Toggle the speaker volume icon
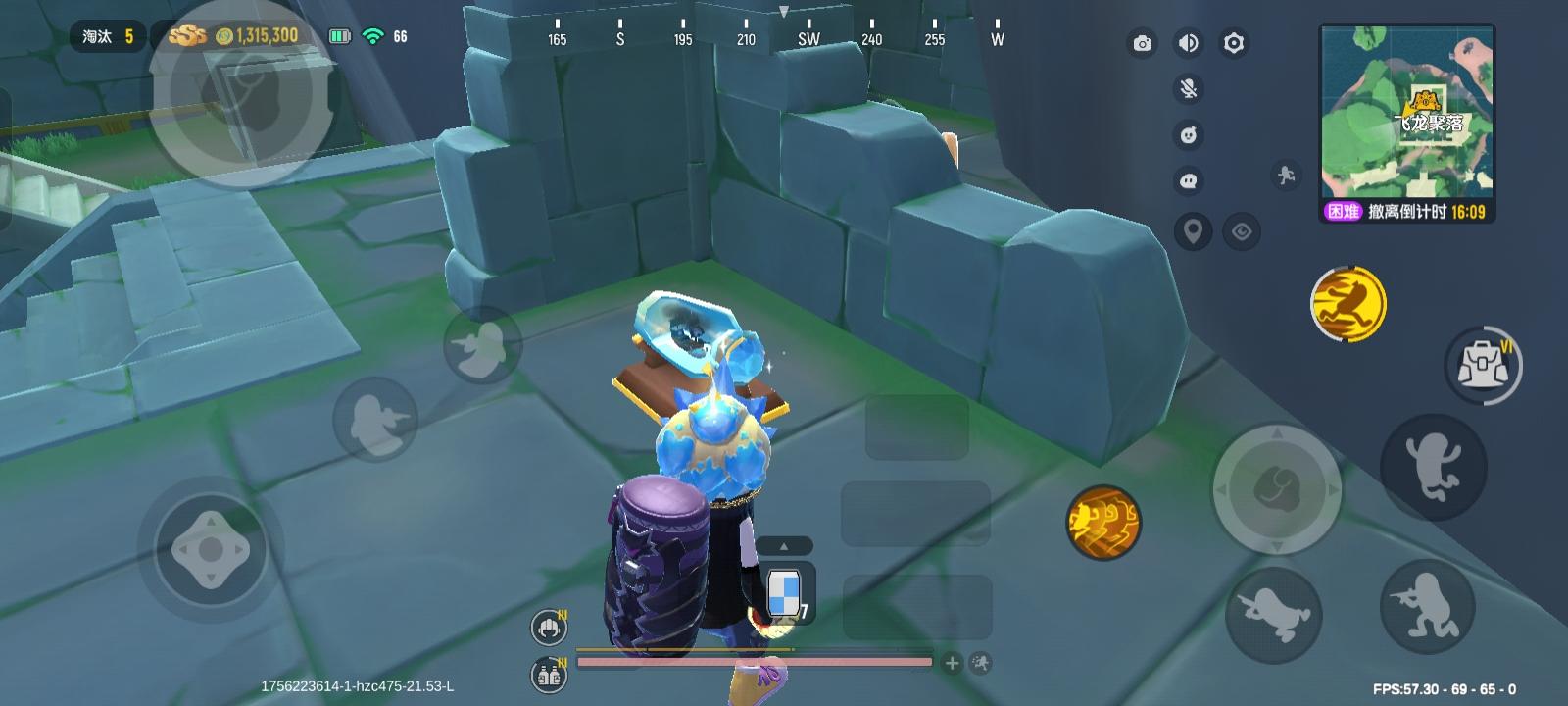1568x706 pixels. (x=1187, y=44)
